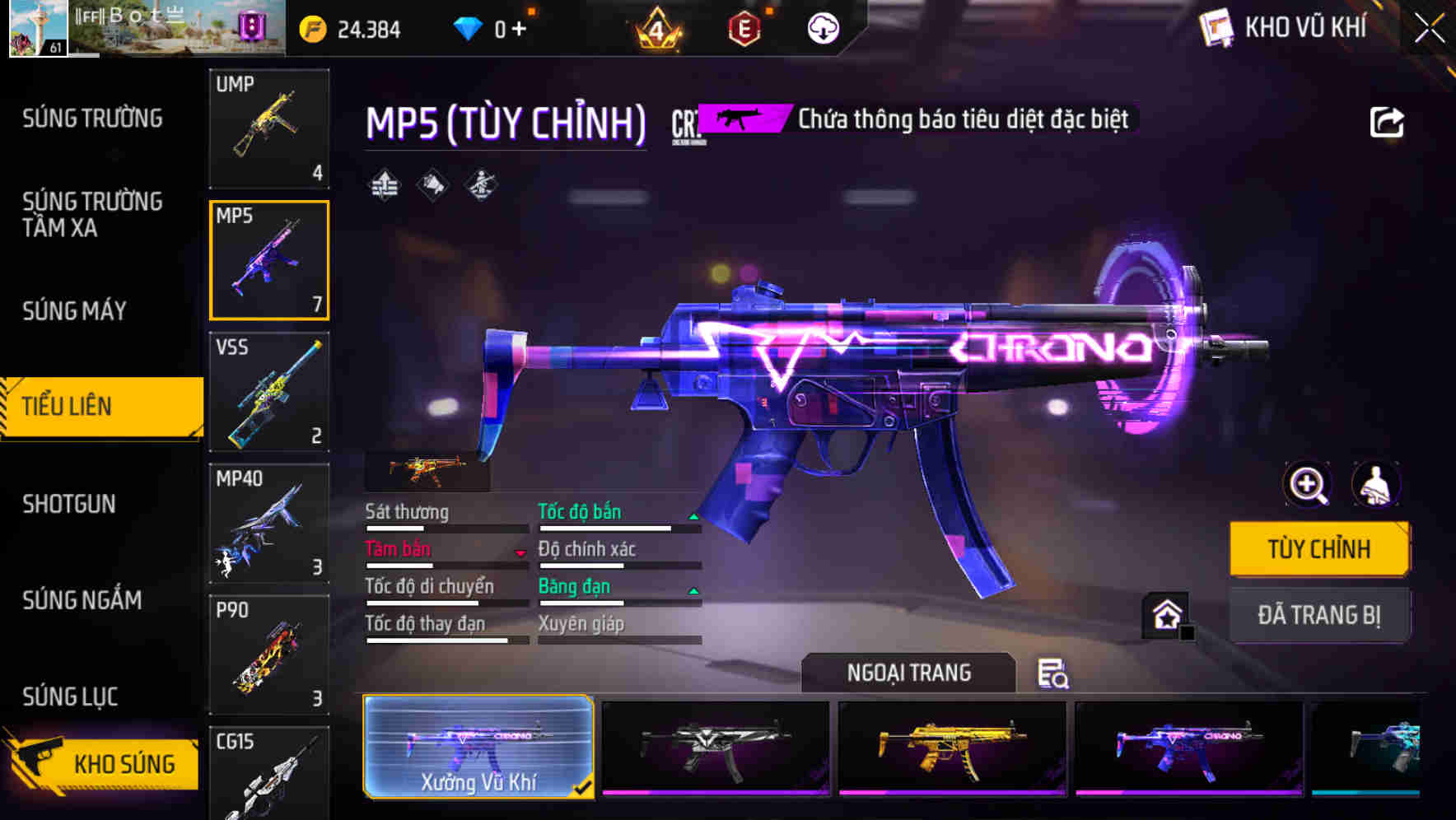Open the NGOẠI TRANG tab
Screen dimensions: 1456x820
tap(908, 673)
